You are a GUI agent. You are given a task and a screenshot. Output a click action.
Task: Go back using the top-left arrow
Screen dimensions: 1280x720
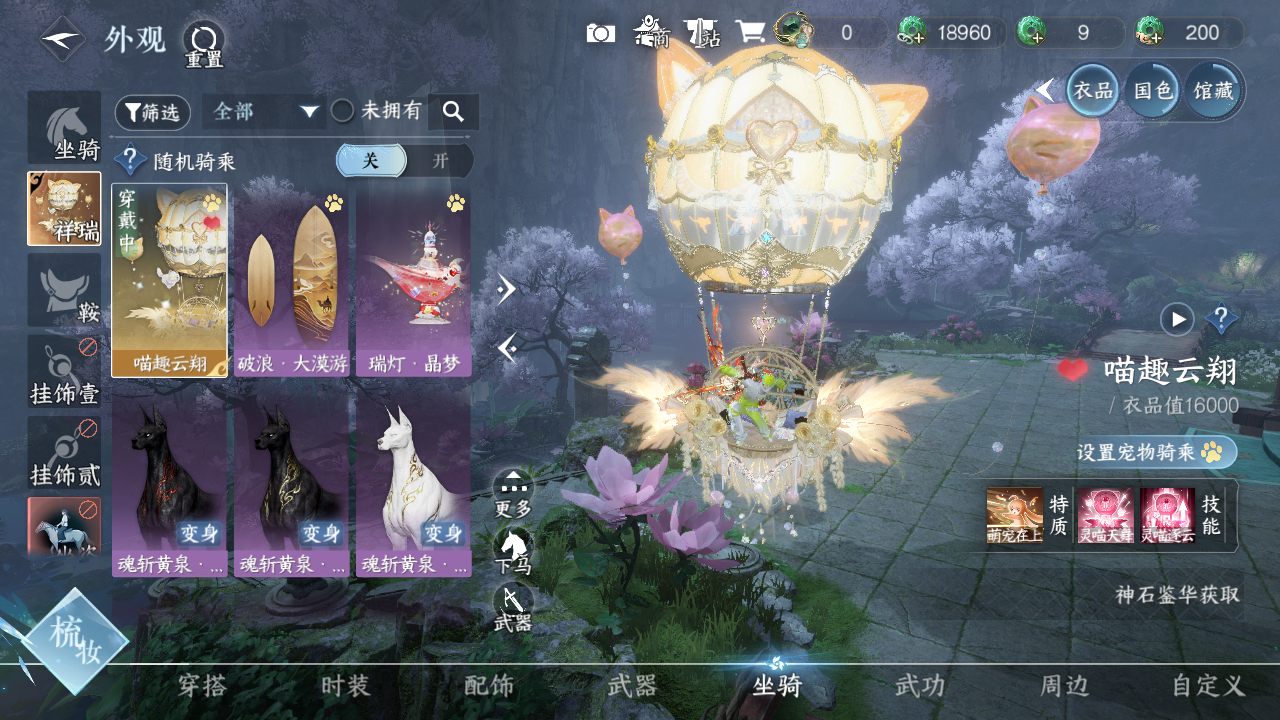click(x=62, y=39)
